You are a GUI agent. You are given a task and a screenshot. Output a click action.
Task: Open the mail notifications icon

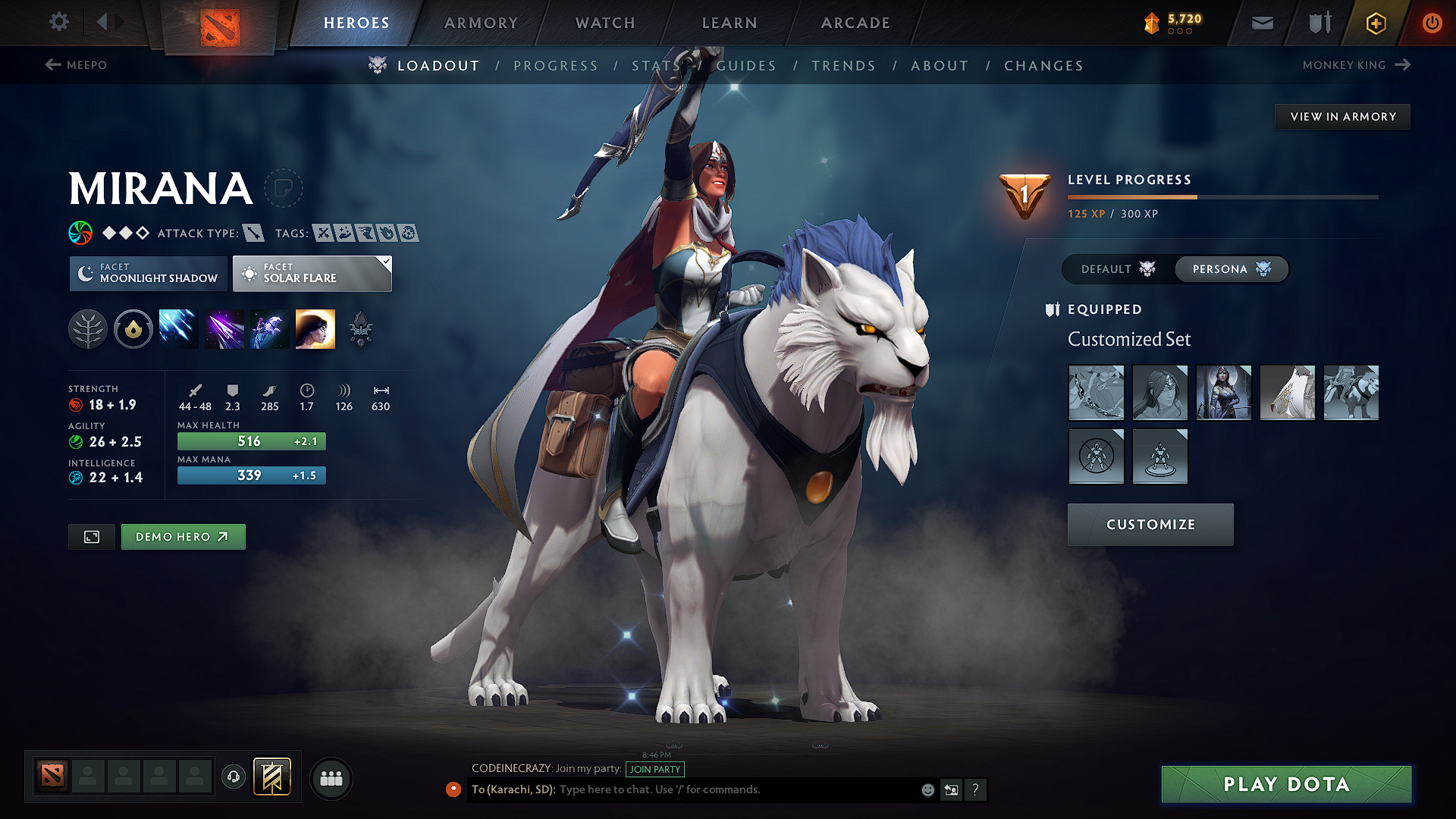(1261, 23)
